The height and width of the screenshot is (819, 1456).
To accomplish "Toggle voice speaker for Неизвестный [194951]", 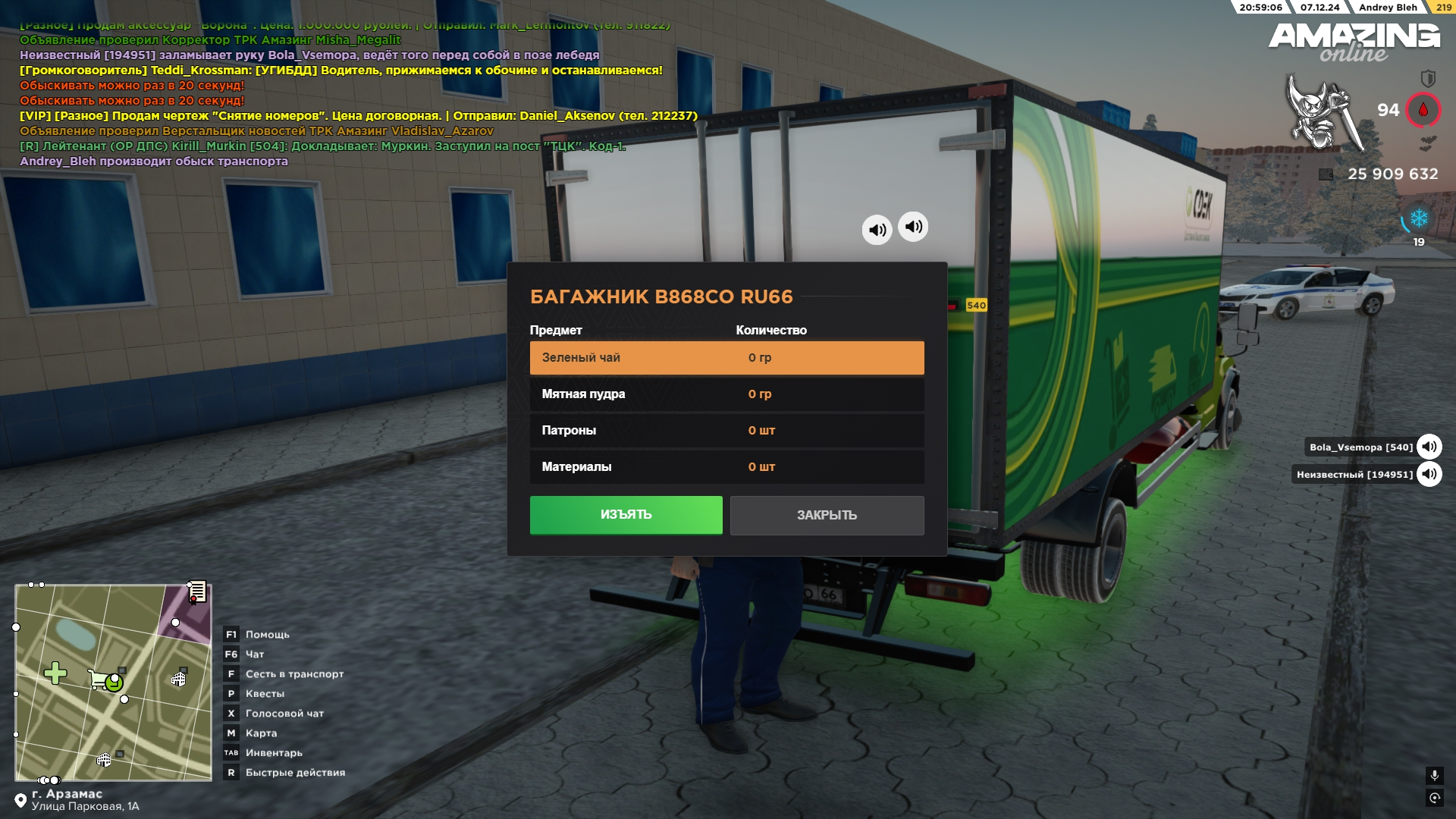I will pyautogui.click(x=1429, y=475).
